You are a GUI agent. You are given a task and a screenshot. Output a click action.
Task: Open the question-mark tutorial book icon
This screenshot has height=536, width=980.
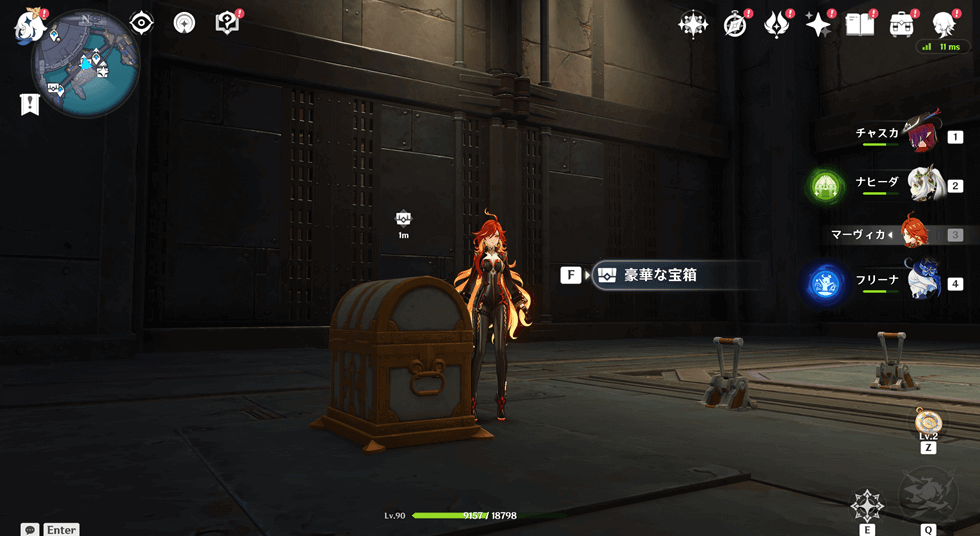[227, 22]
